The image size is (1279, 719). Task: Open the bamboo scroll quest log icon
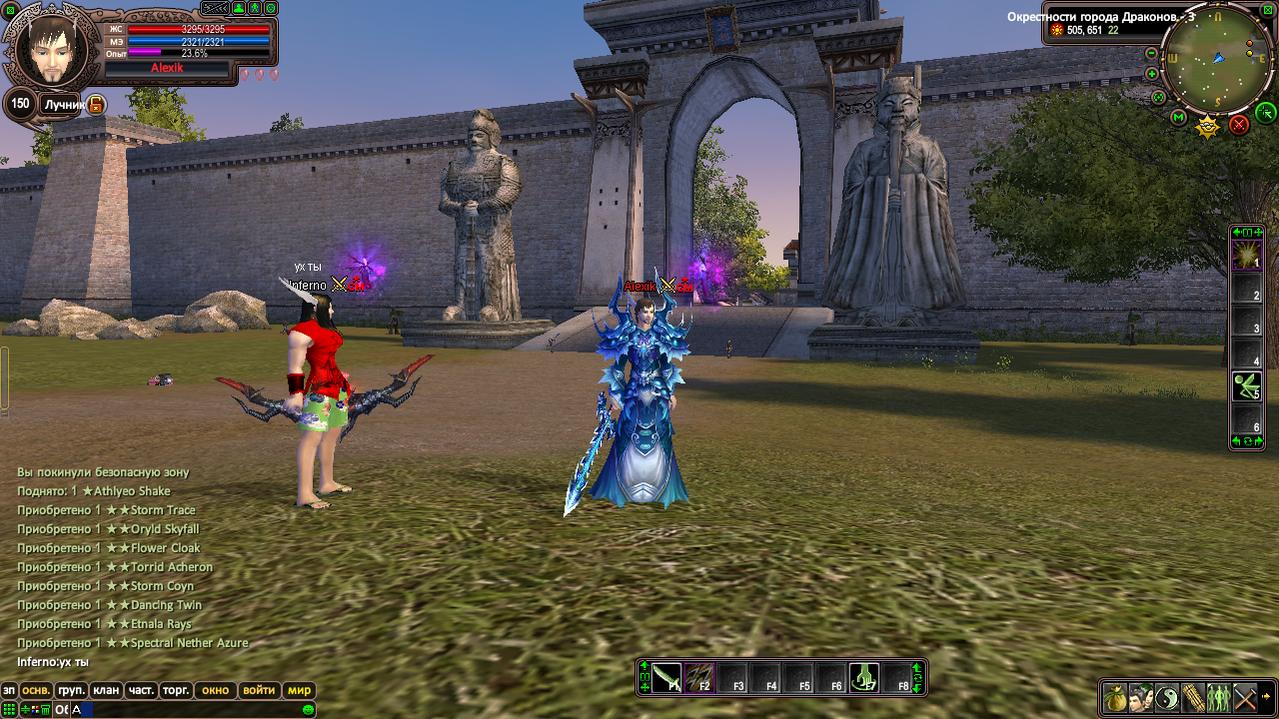click(1193, 697)
